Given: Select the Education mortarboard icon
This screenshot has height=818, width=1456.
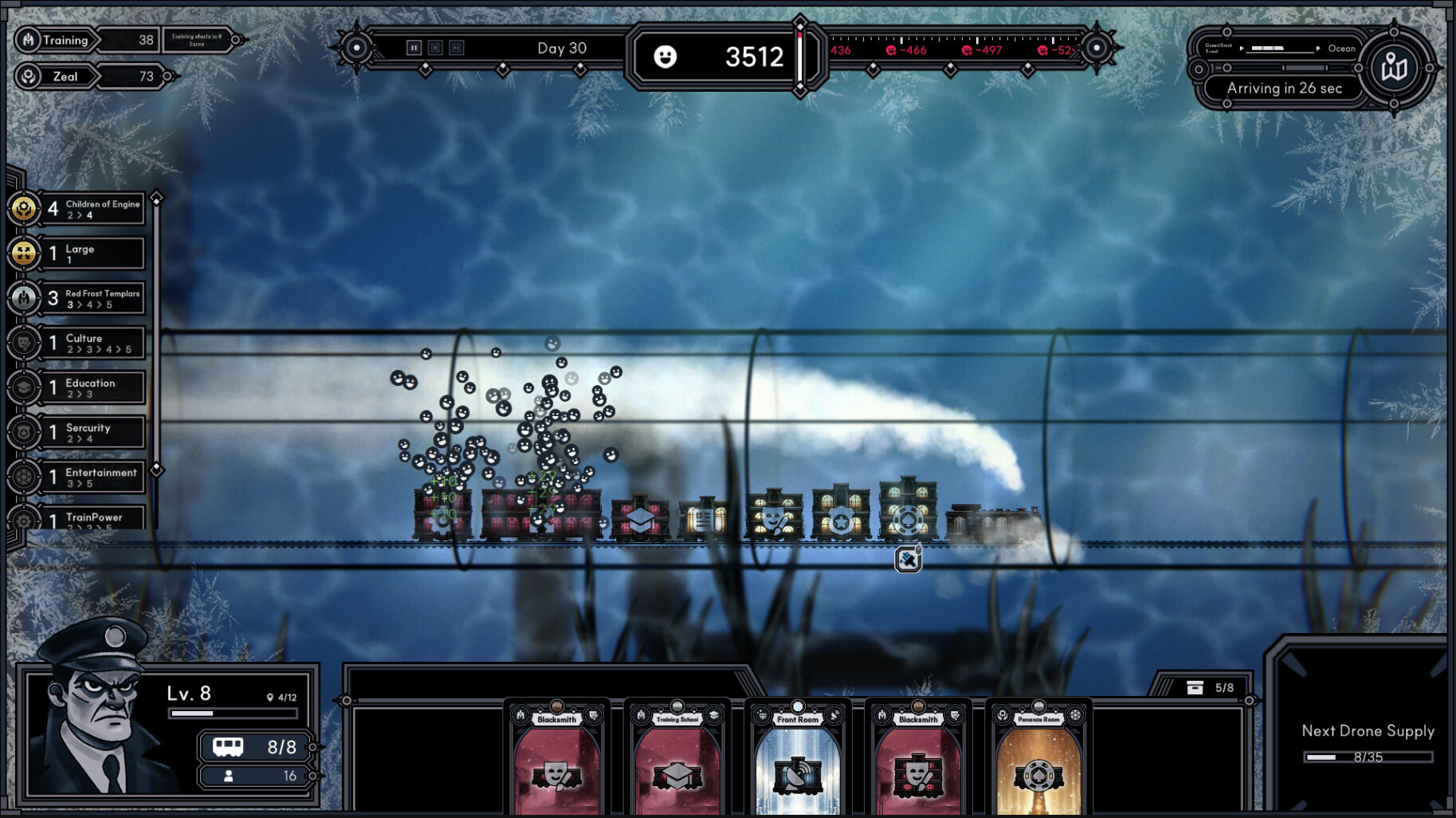Looking at the screenshot, I should tap(24, 387).
